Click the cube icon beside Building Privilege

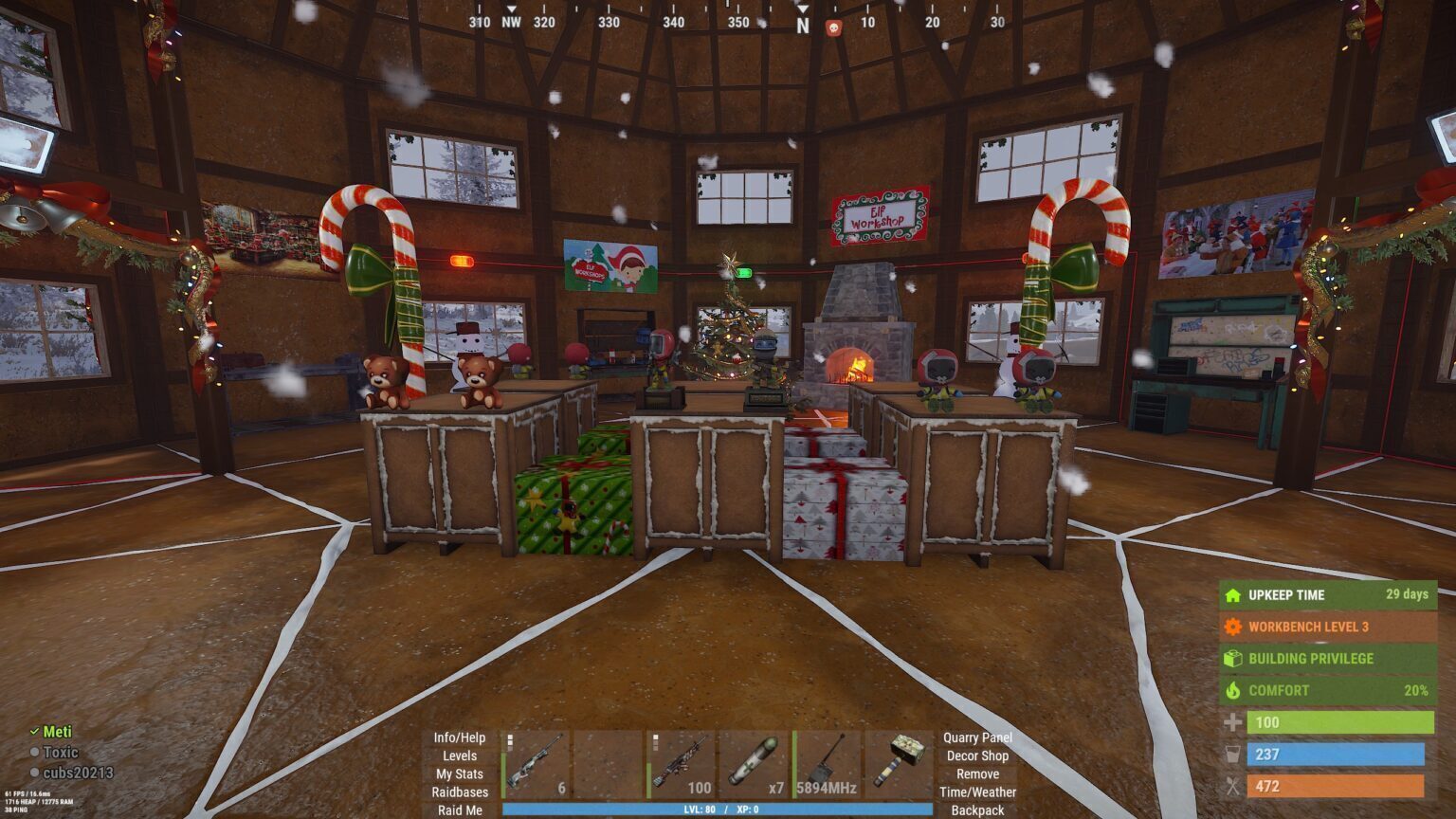click(x=1232, y=659)
